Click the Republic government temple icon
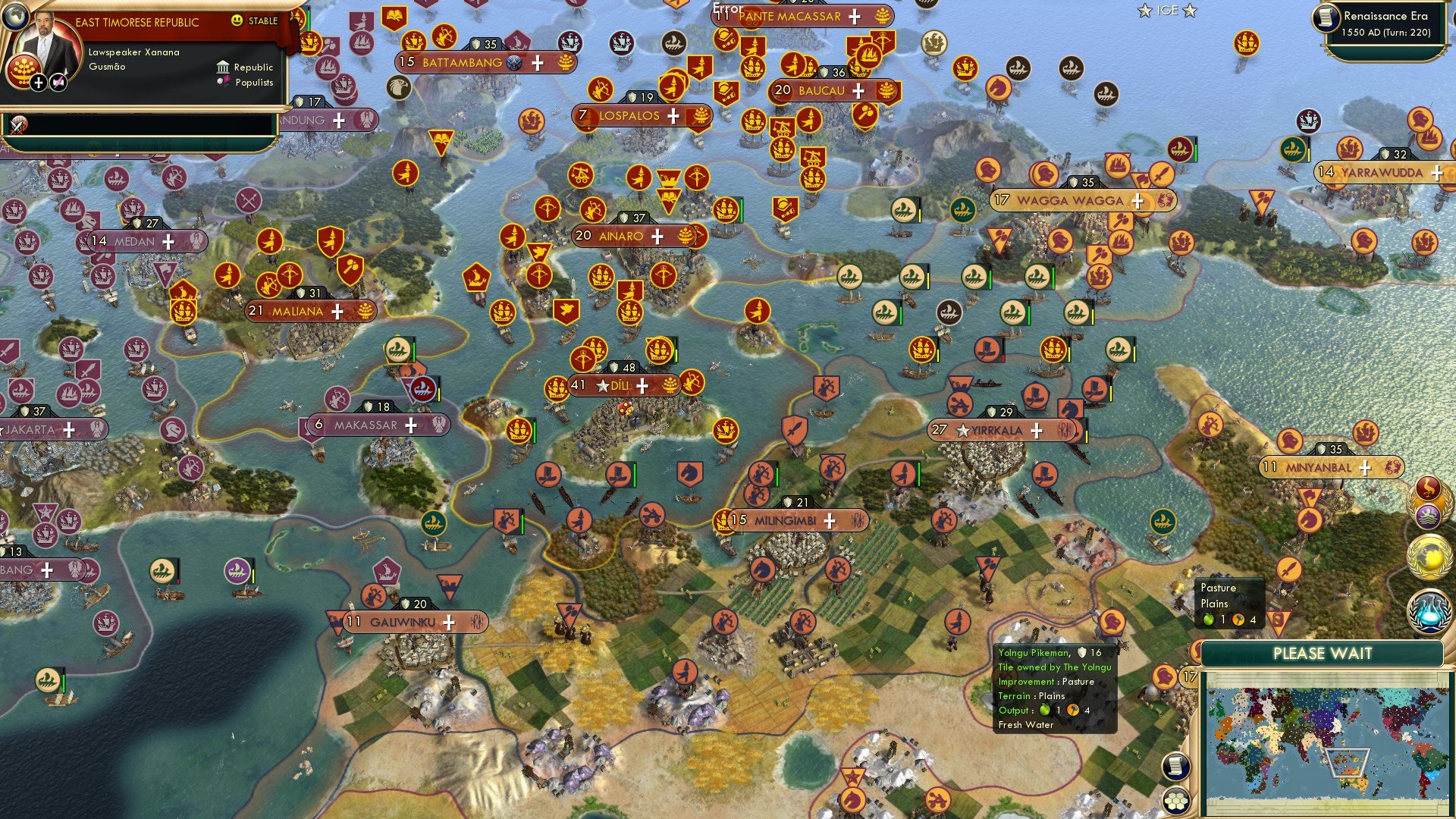Screen dimensions: 1456x819 click(x=223, y=67)
